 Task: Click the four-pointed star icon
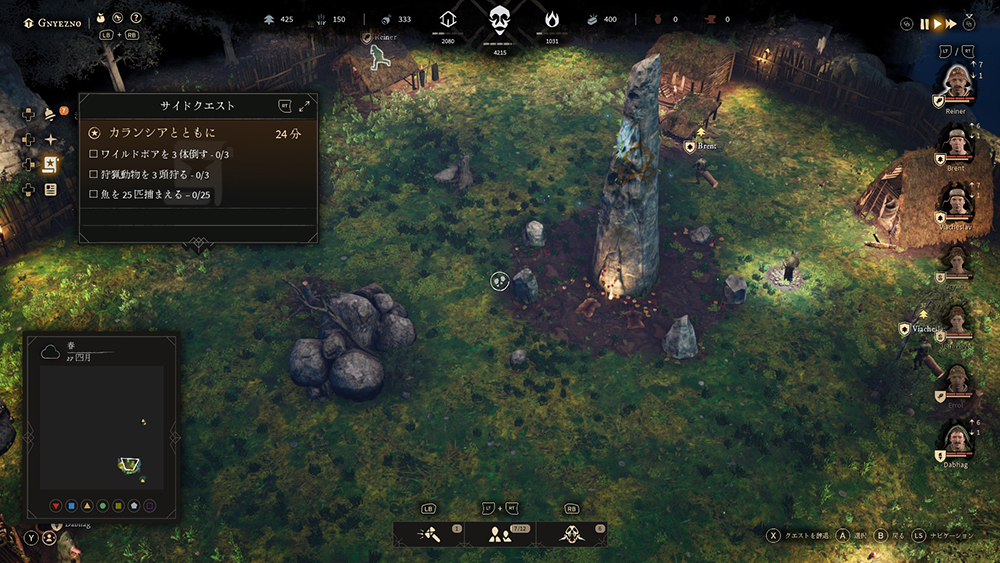50,139
